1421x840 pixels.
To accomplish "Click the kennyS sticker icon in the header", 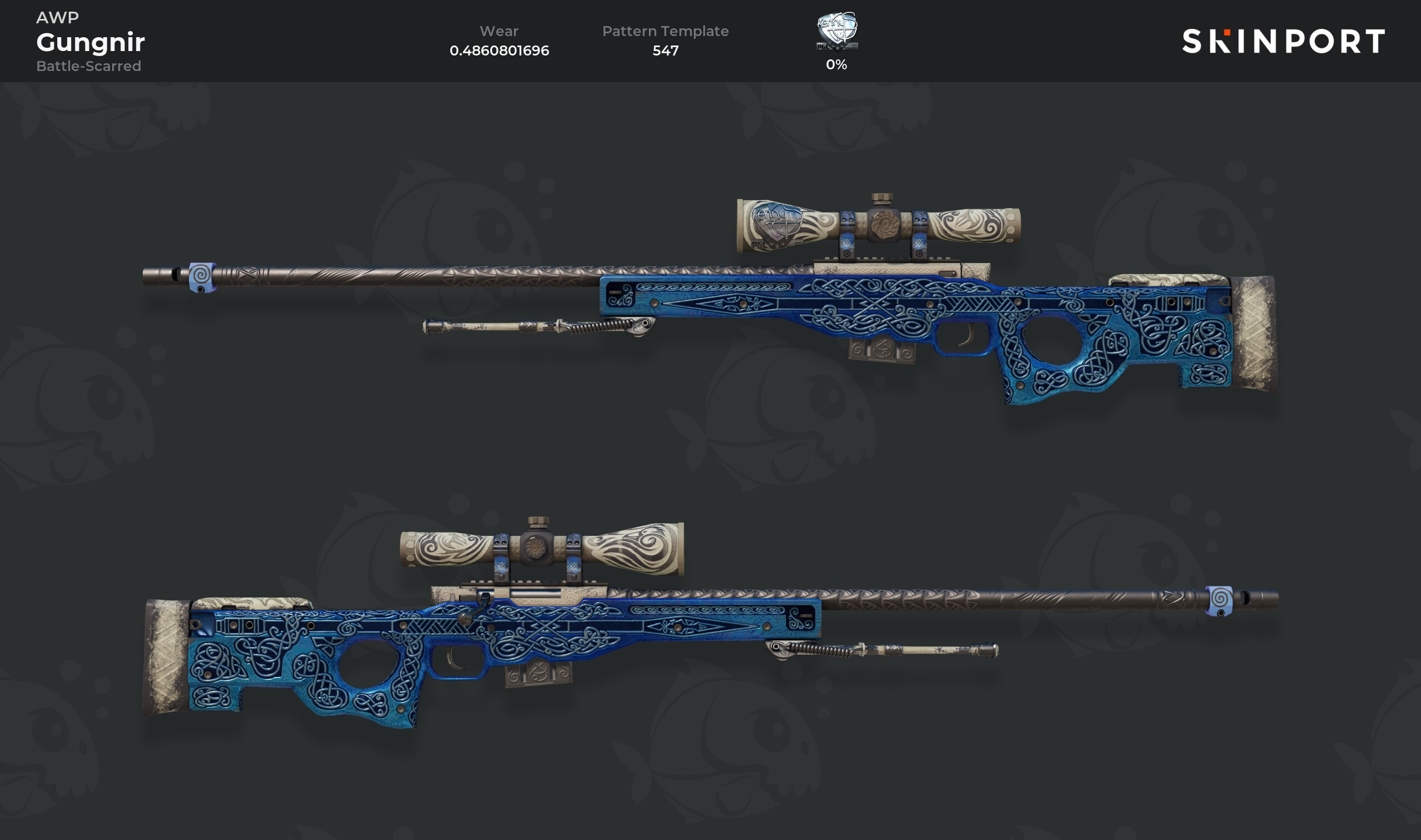I will pyautogui.click(x=837, y=31).
